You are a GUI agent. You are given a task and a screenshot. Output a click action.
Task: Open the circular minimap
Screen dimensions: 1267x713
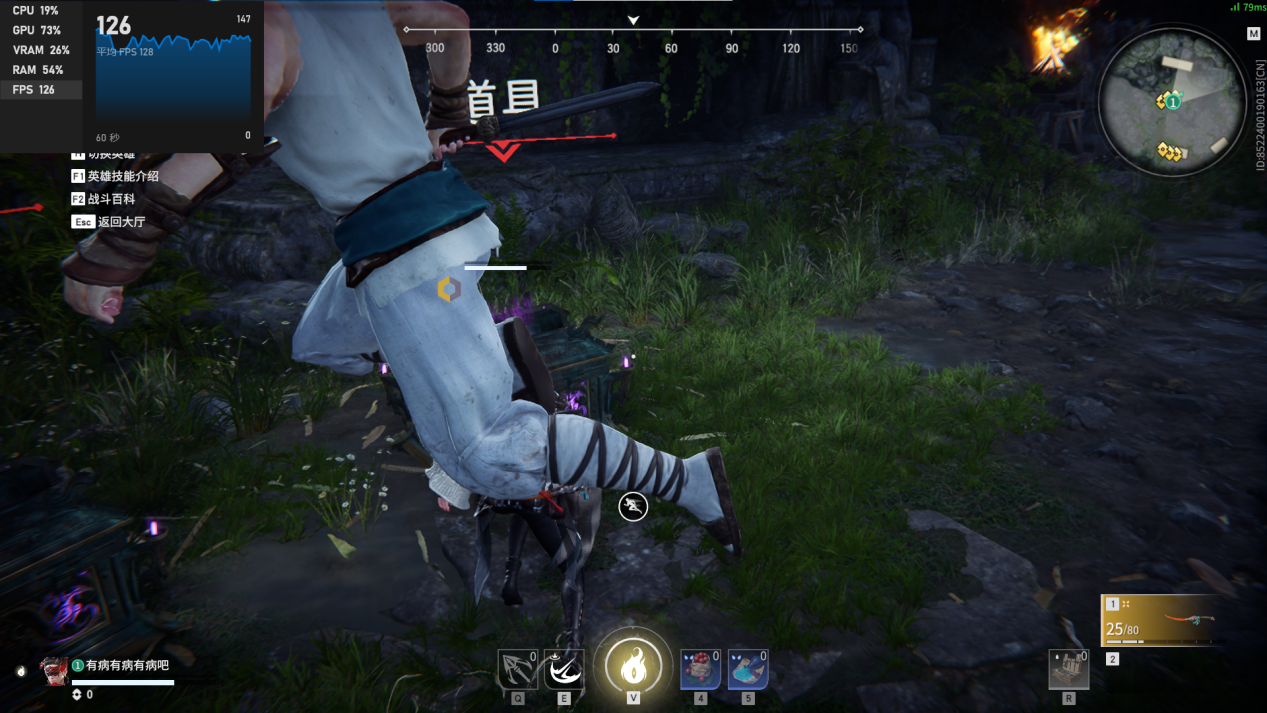pyautogui.click(x=1172, y=102)
